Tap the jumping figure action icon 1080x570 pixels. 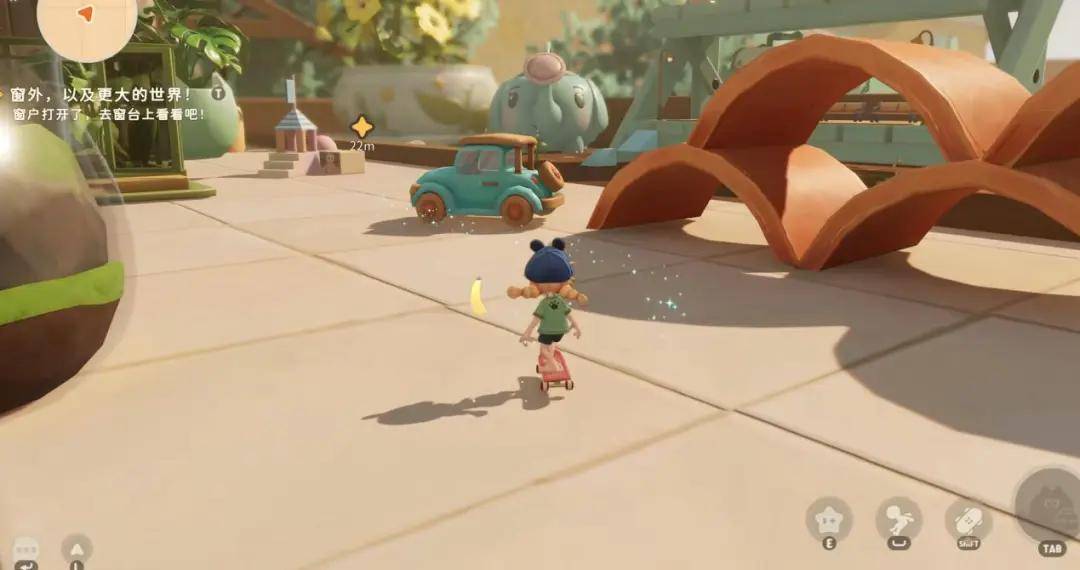(898, 519)
